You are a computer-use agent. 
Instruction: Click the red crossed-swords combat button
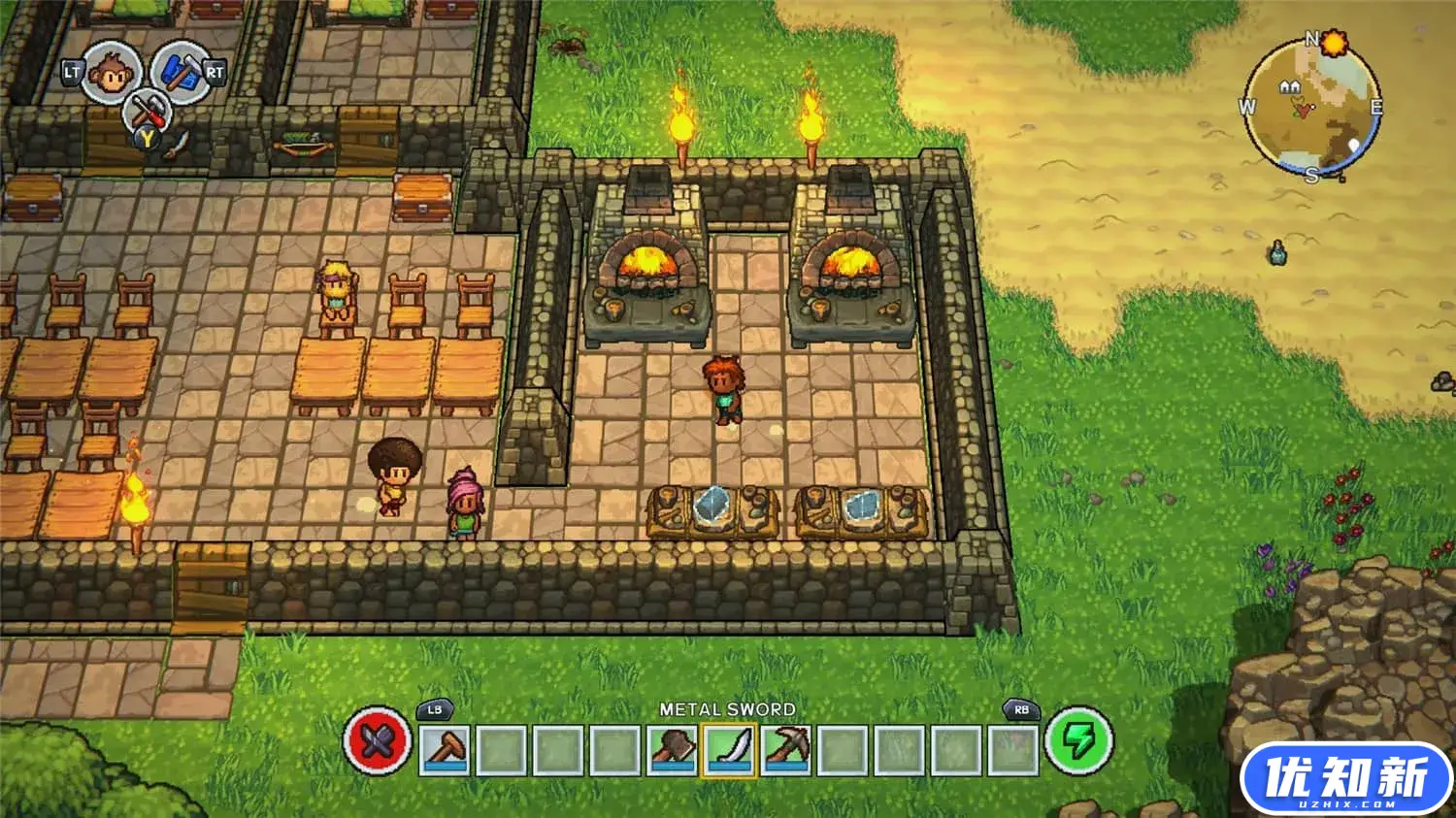(x=378, y=742)
